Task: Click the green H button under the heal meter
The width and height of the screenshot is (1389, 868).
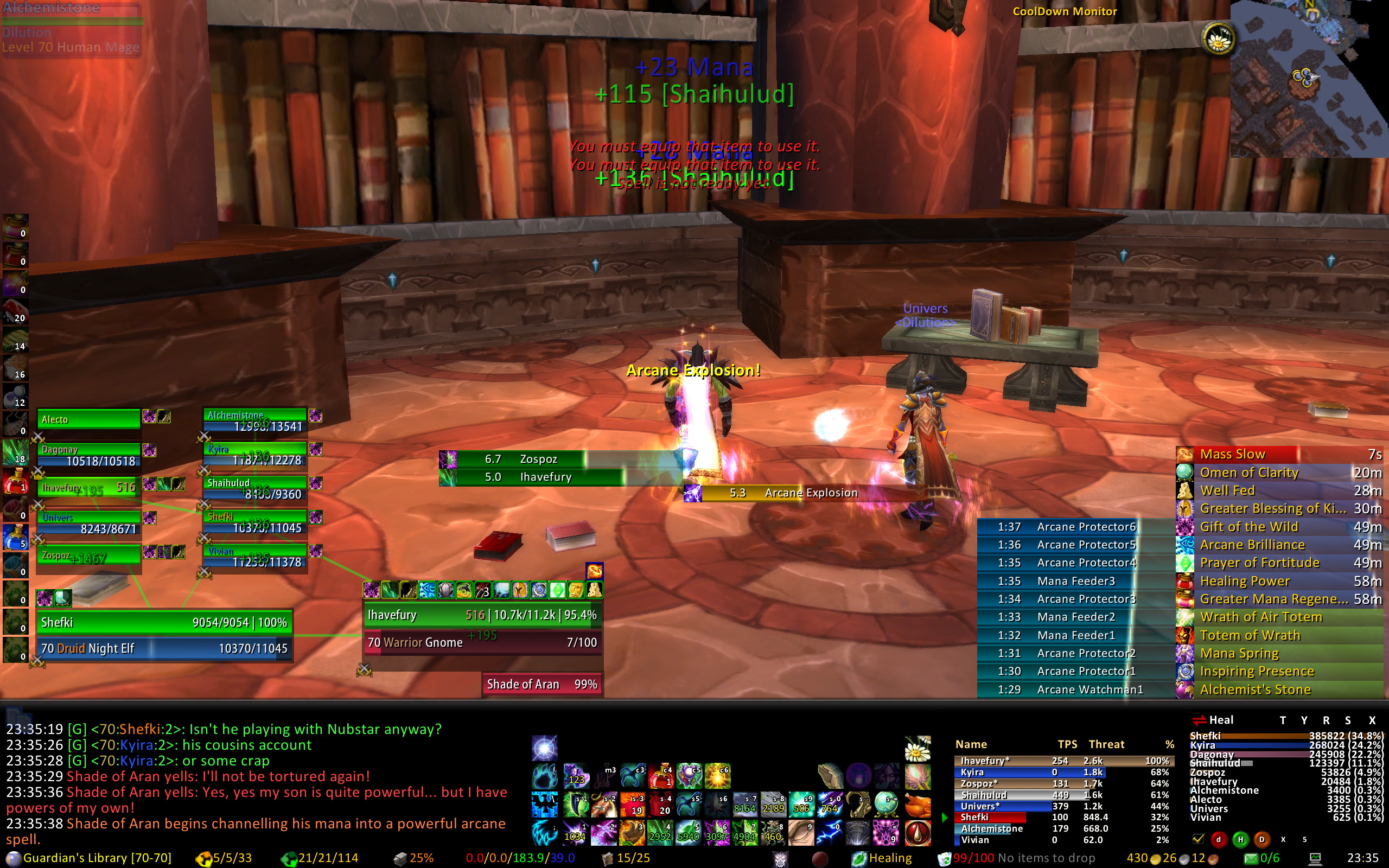Action: pos(1240,839)
